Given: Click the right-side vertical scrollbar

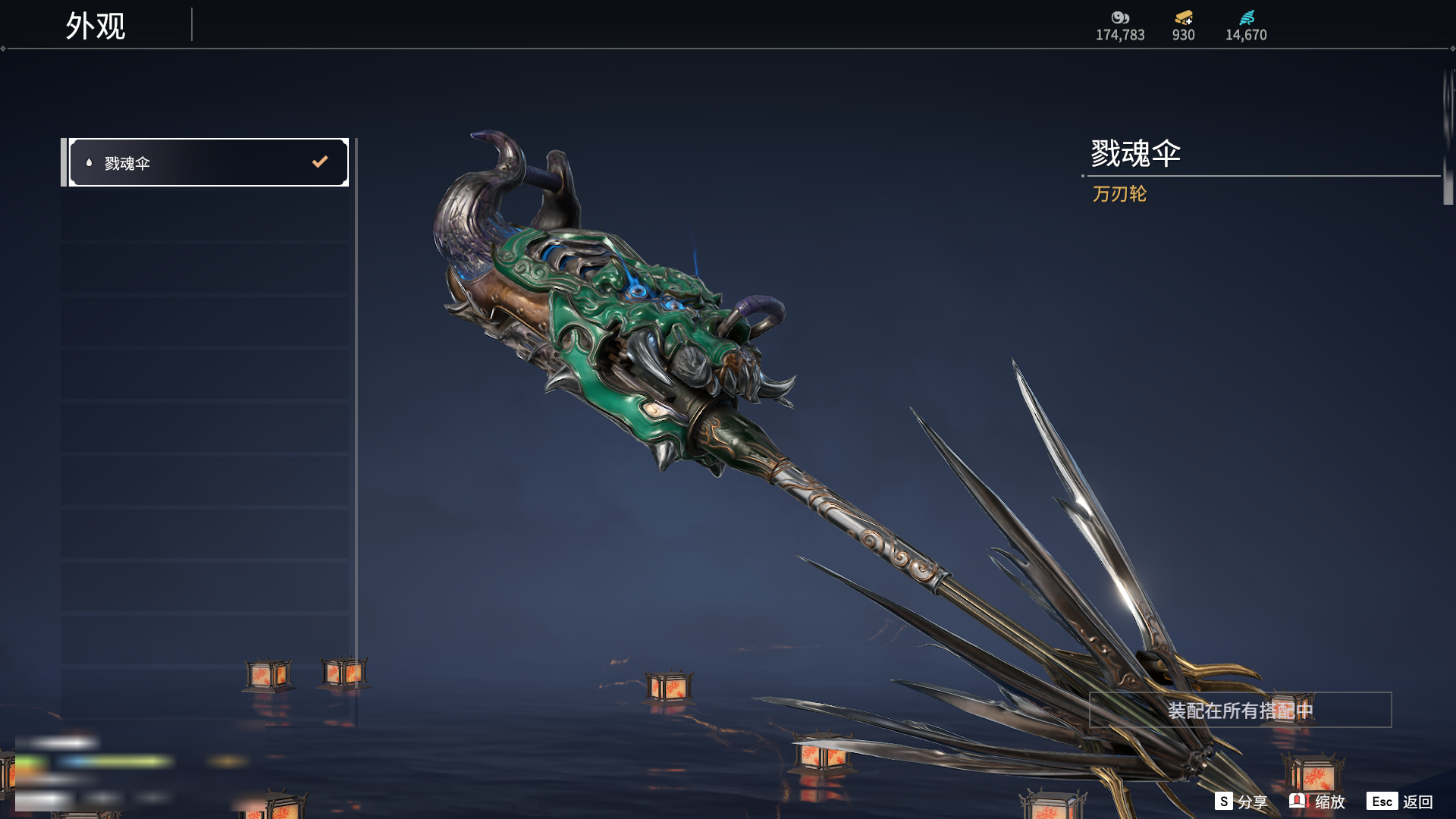Looking at the screenshot, I should coord(1448,136).
